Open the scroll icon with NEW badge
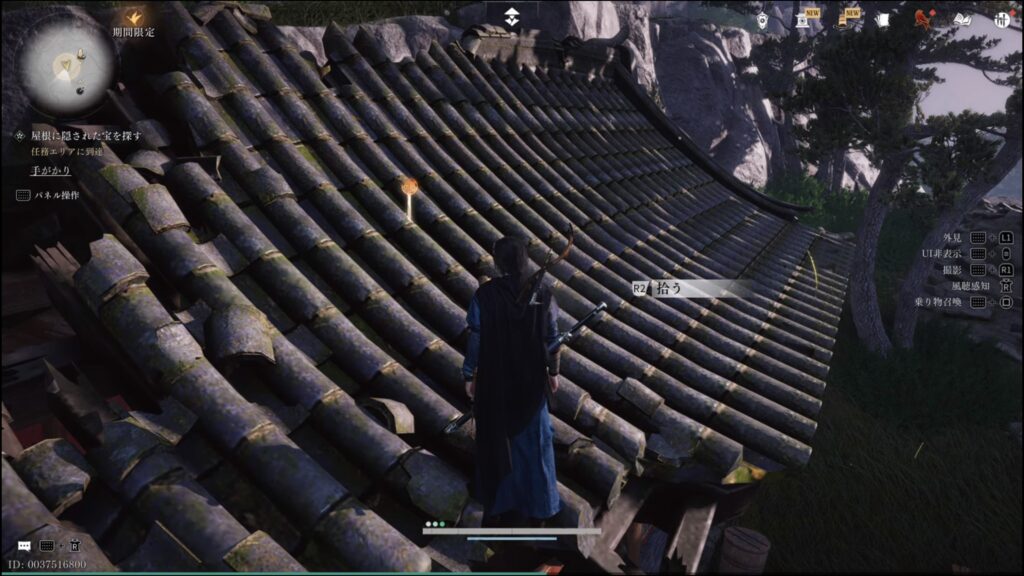Screen dimensions: 1024x576 (x=846, y=18)
